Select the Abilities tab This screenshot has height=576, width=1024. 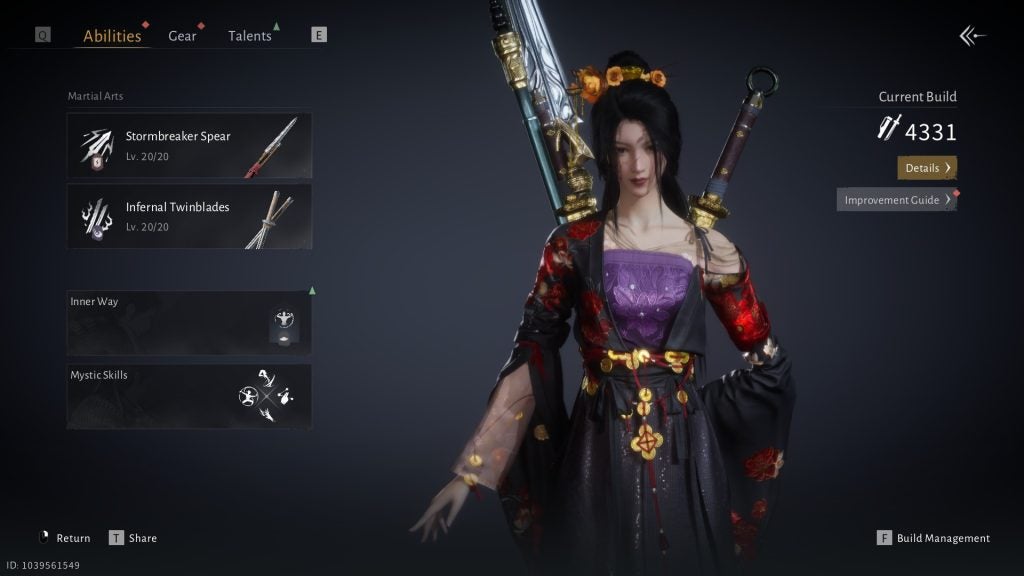[112, 36]
